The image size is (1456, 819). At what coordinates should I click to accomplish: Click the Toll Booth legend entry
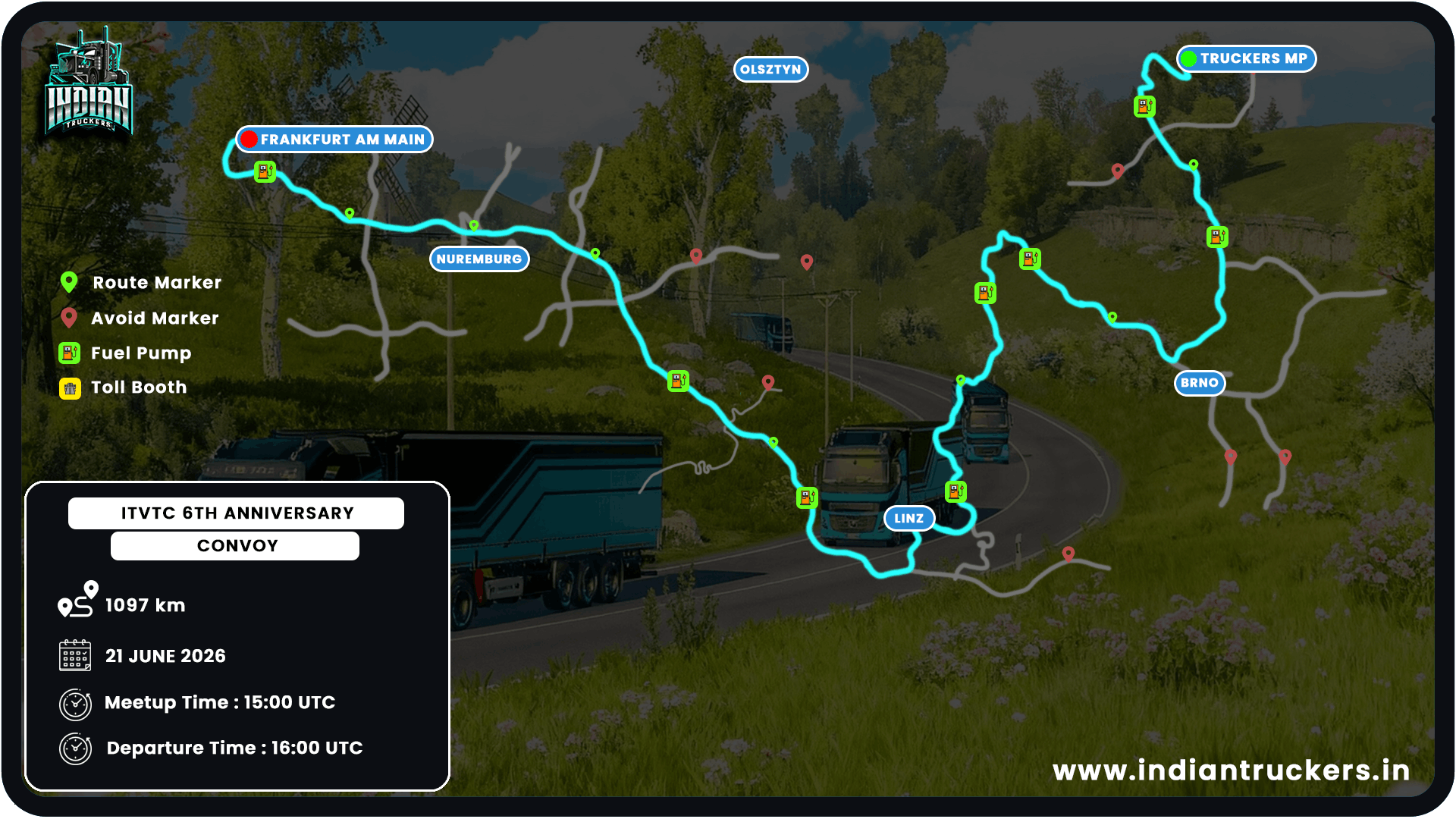point(124,388)
